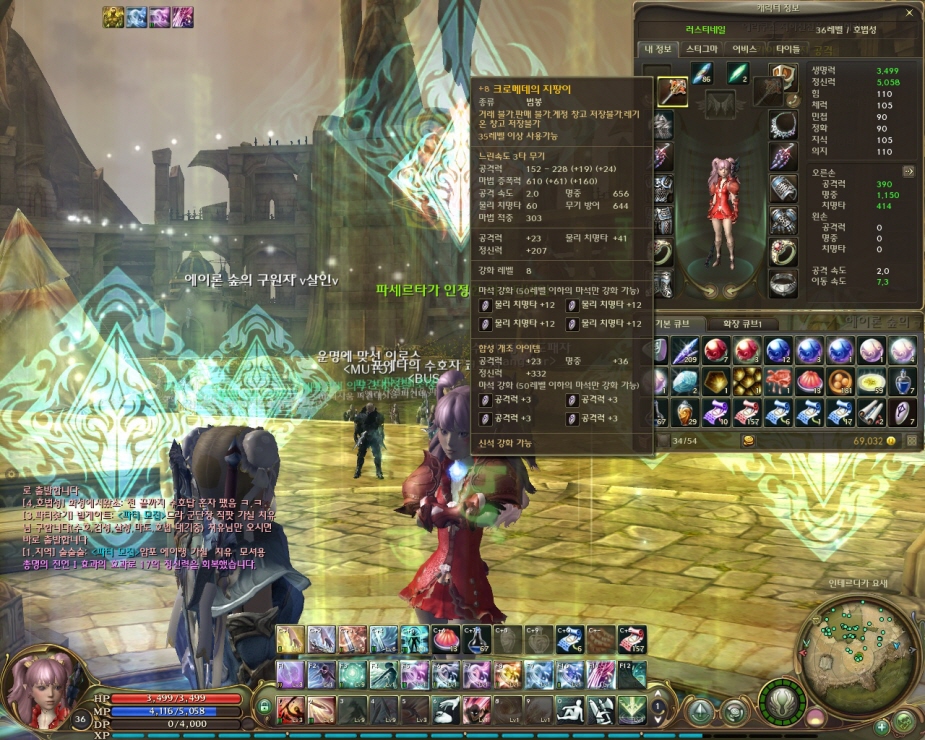Expand the right-hand stats arrow button
Screen dimensions: 925x740
click(909, 171)
